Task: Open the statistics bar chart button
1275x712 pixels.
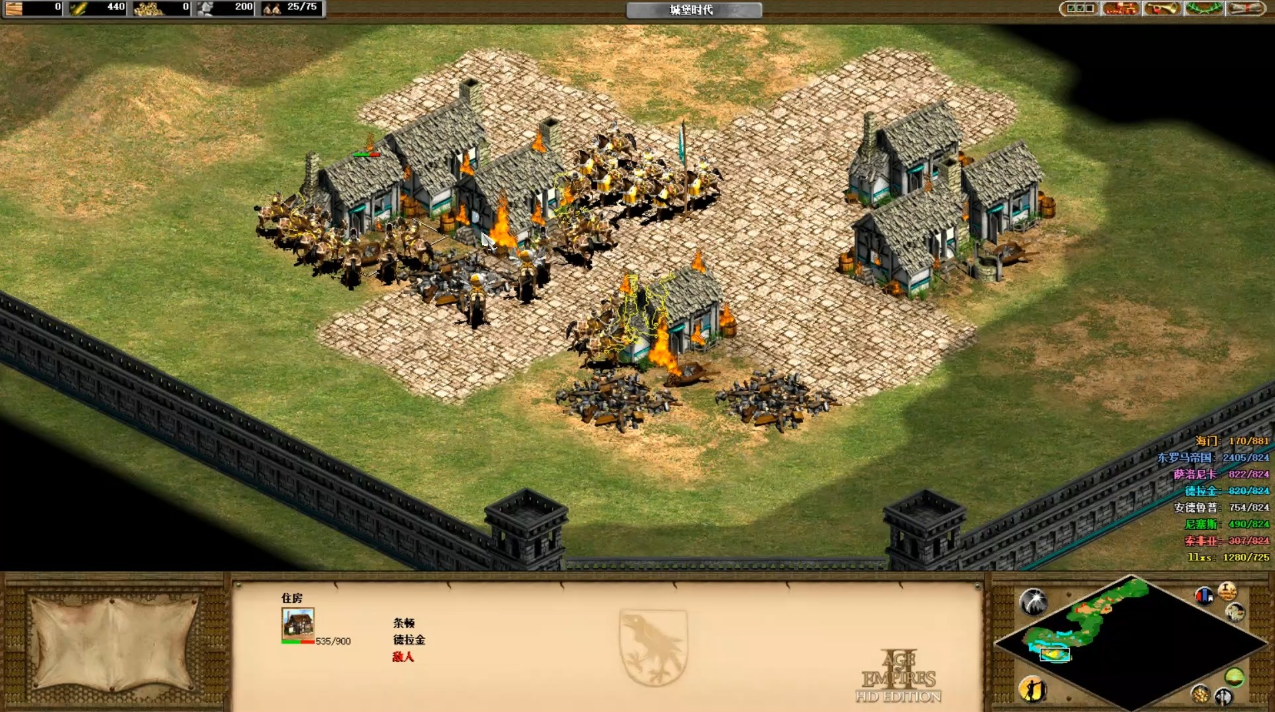Action: [1205, 596]
